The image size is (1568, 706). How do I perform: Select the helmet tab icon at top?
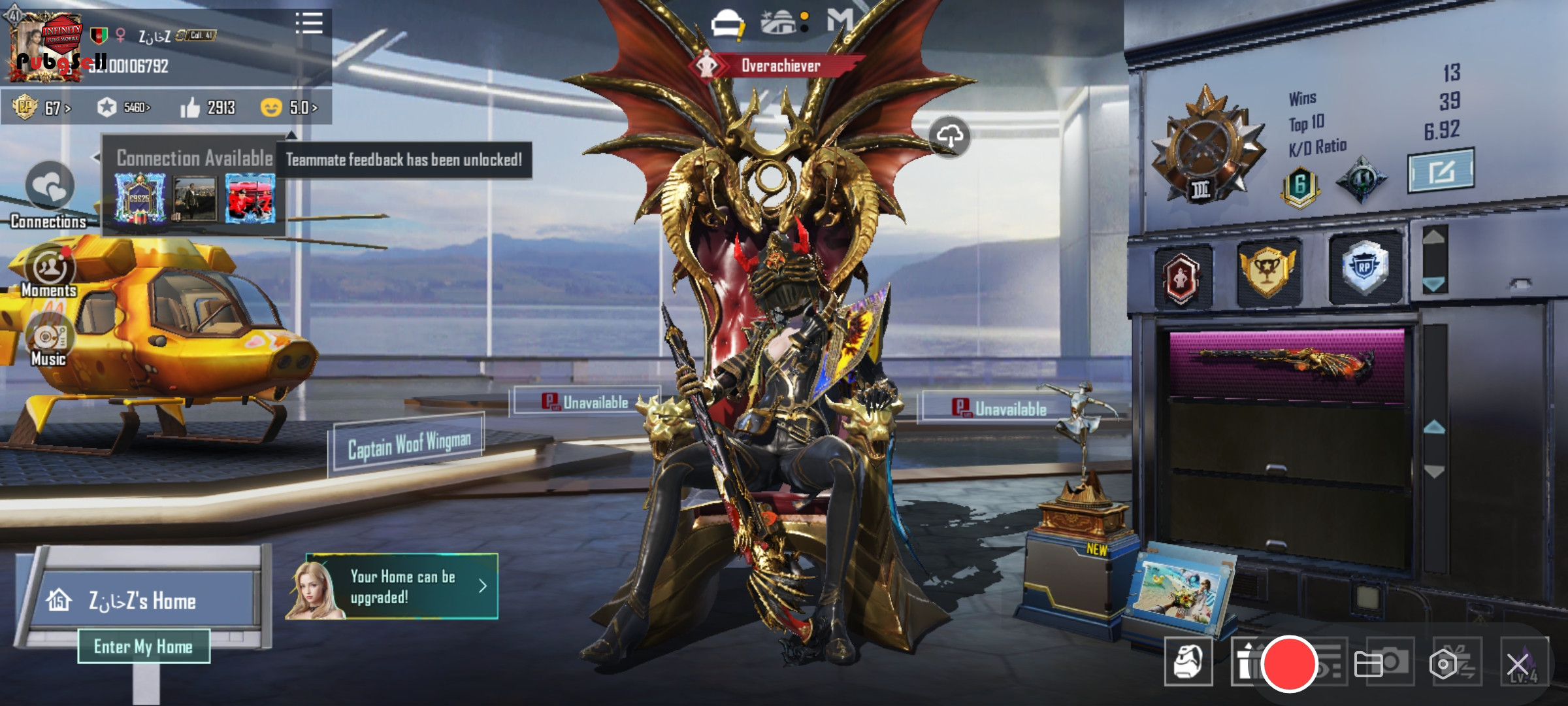728,25
